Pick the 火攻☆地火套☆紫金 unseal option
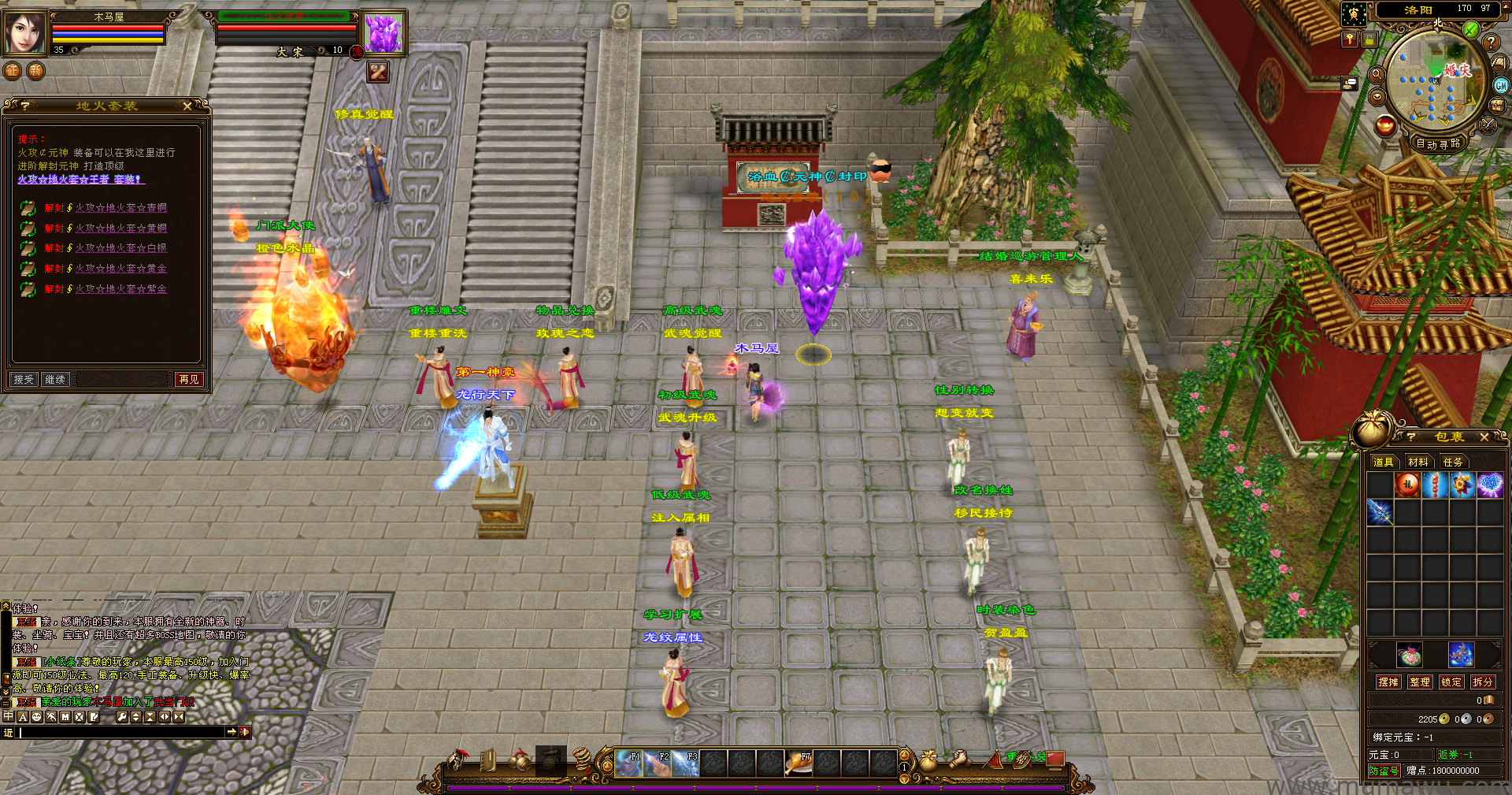This screenshot has width=1512, height=795. click(x=120, y=289)
